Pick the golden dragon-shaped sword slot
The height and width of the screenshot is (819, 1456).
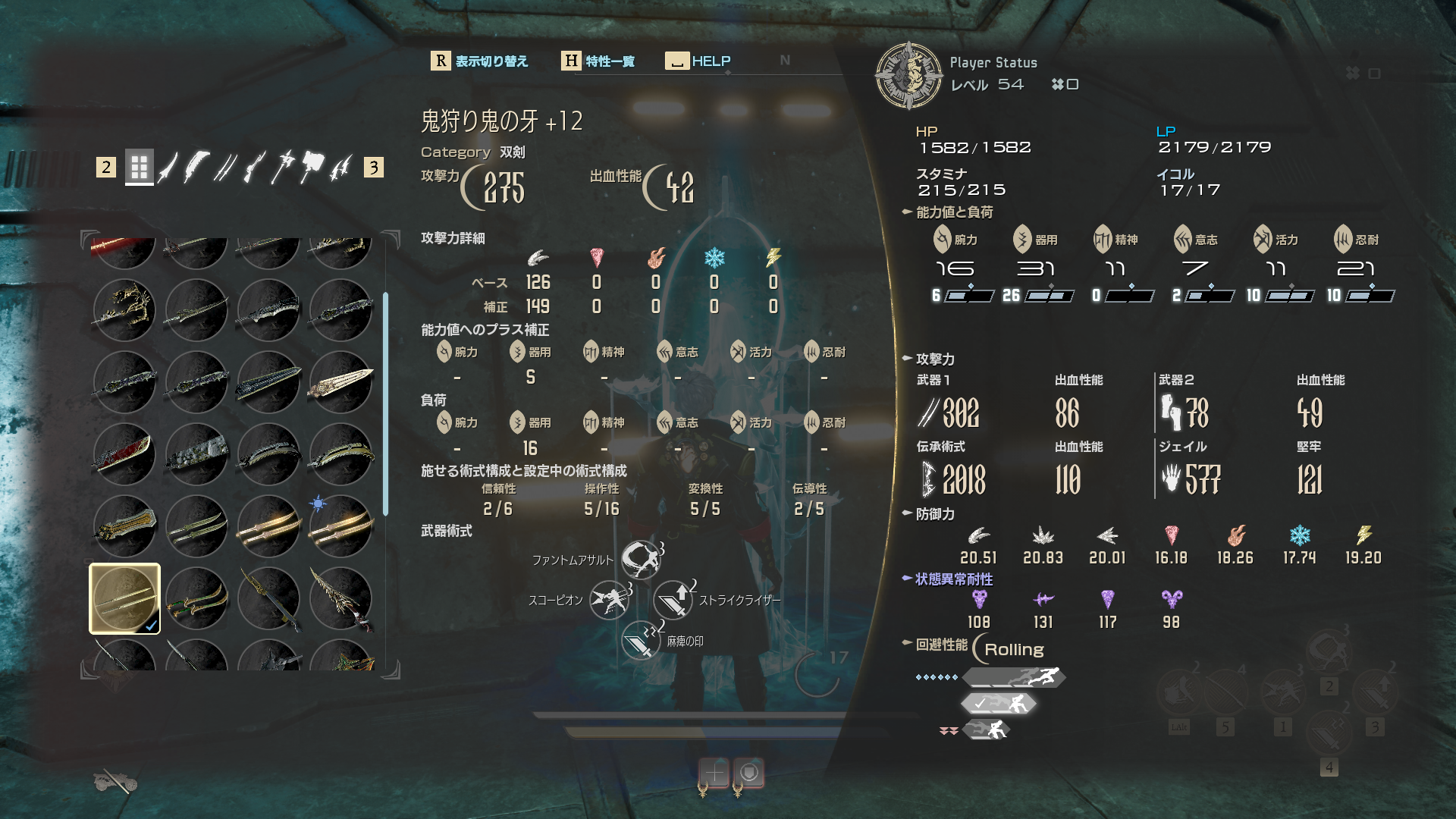[x=125, y=309]
